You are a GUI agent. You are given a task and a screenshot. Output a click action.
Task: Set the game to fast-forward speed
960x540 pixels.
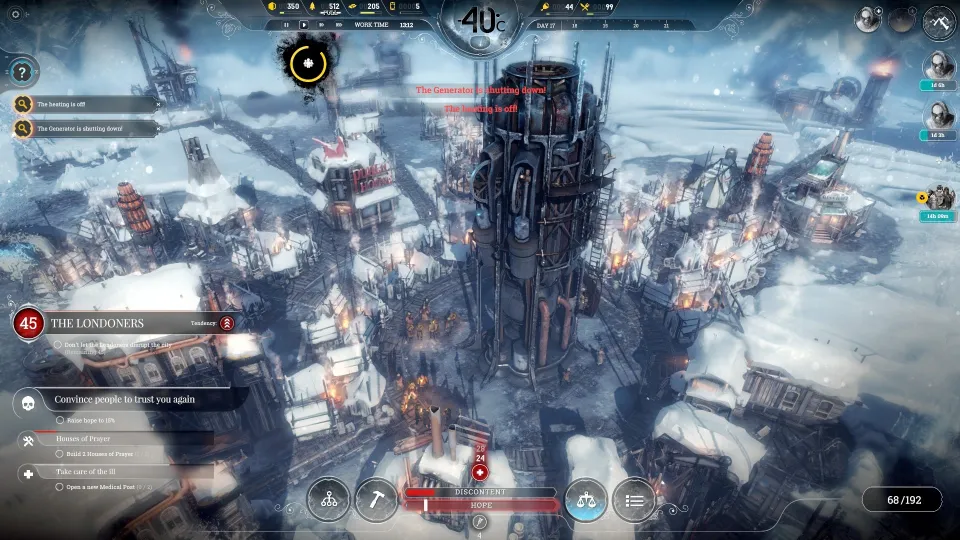click(x=320, y=24)
